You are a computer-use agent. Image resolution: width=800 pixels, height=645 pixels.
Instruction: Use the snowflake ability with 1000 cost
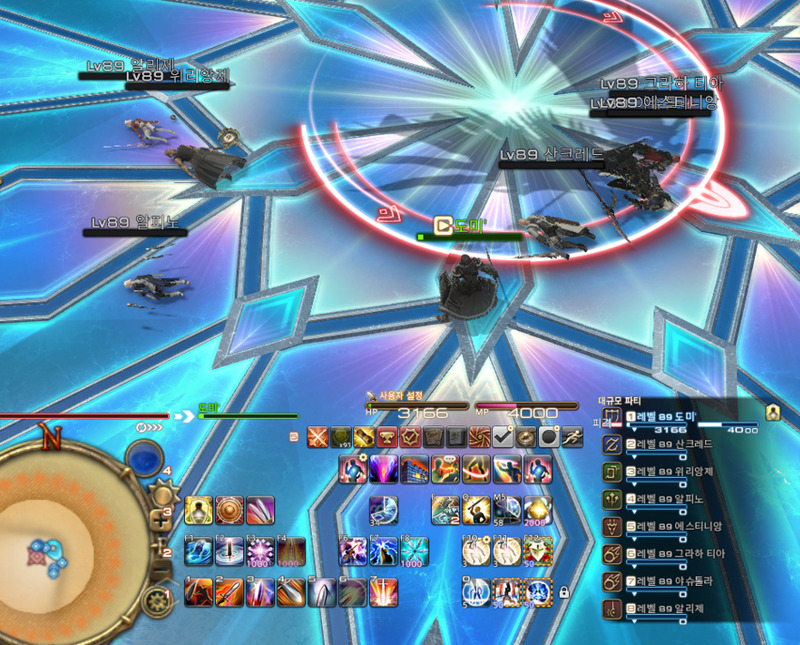tap(413, 551)
